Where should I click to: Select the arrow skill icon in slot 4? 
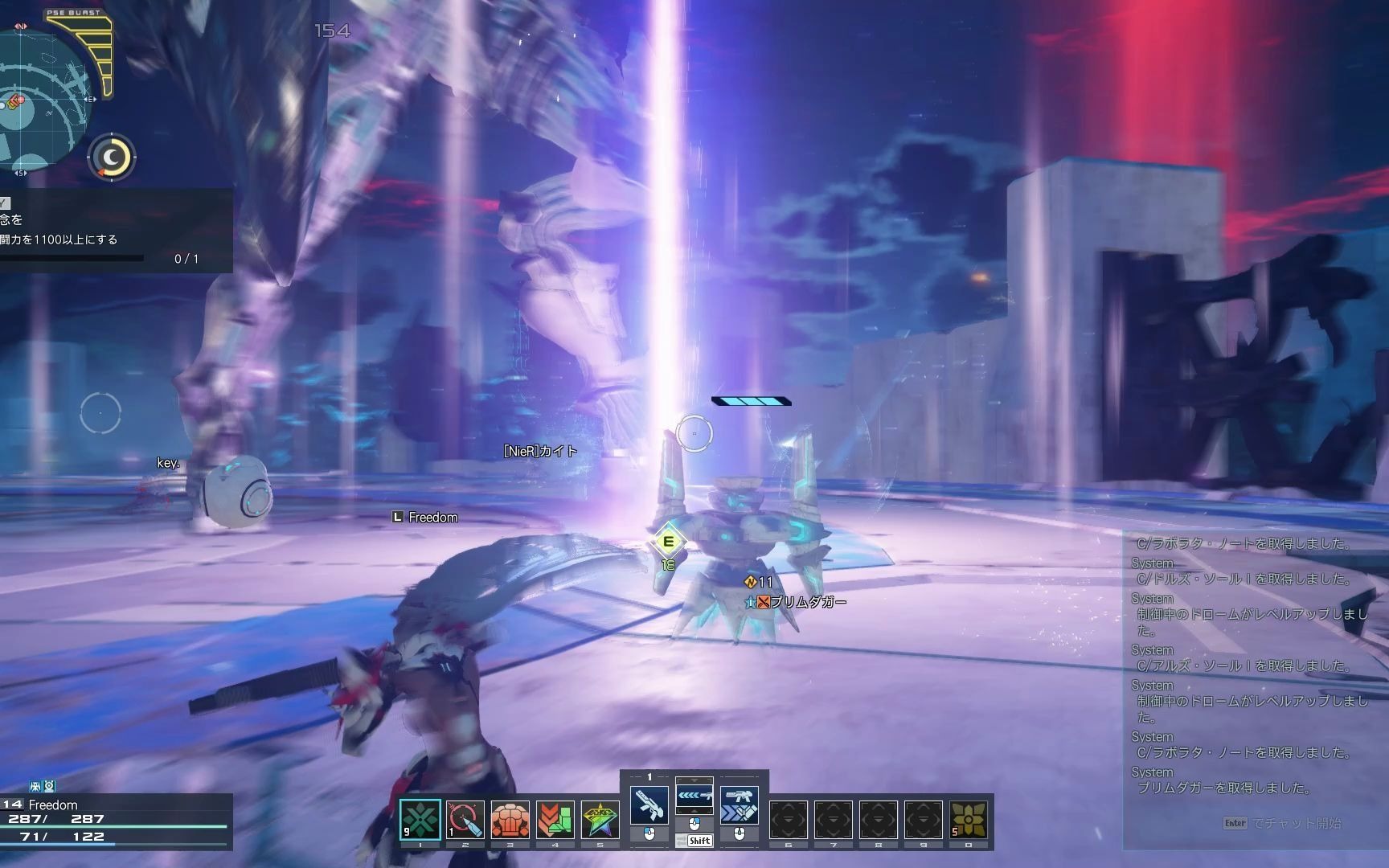(555, 819)
